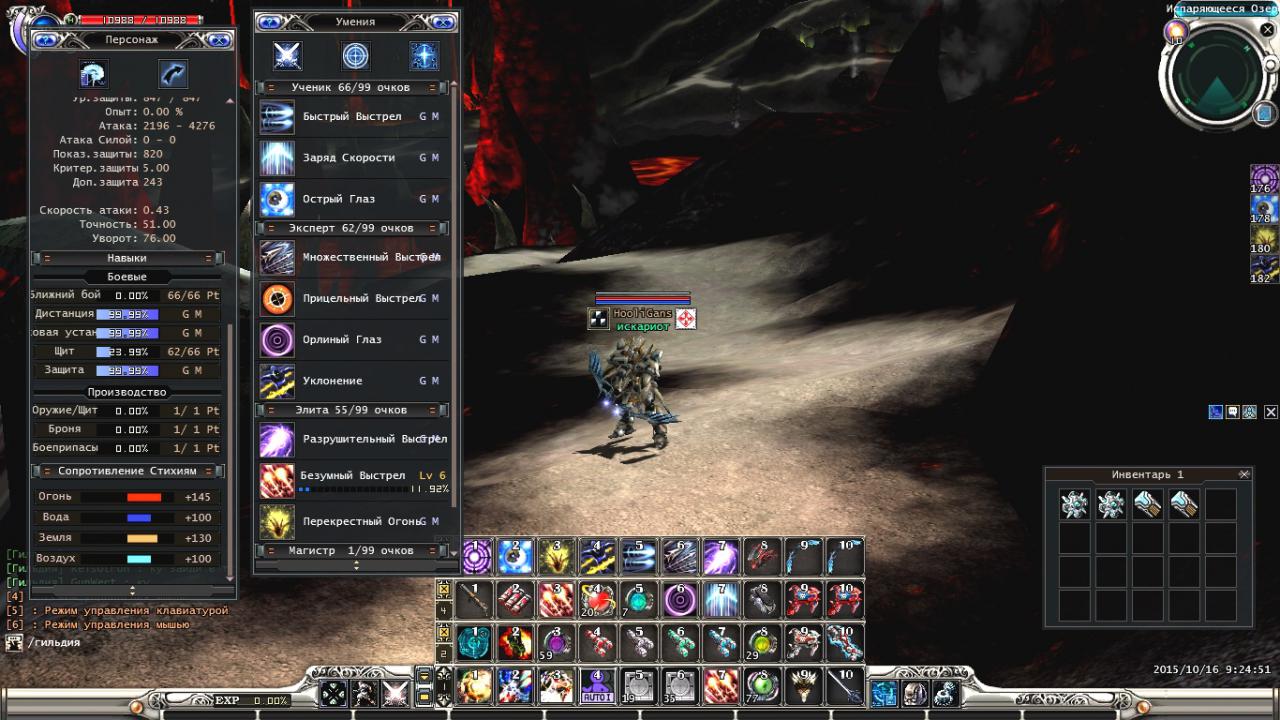Toggle the Сопротивление Стихиям section header
This screenshot has height=720, width=1280.
tap(127, 471)
